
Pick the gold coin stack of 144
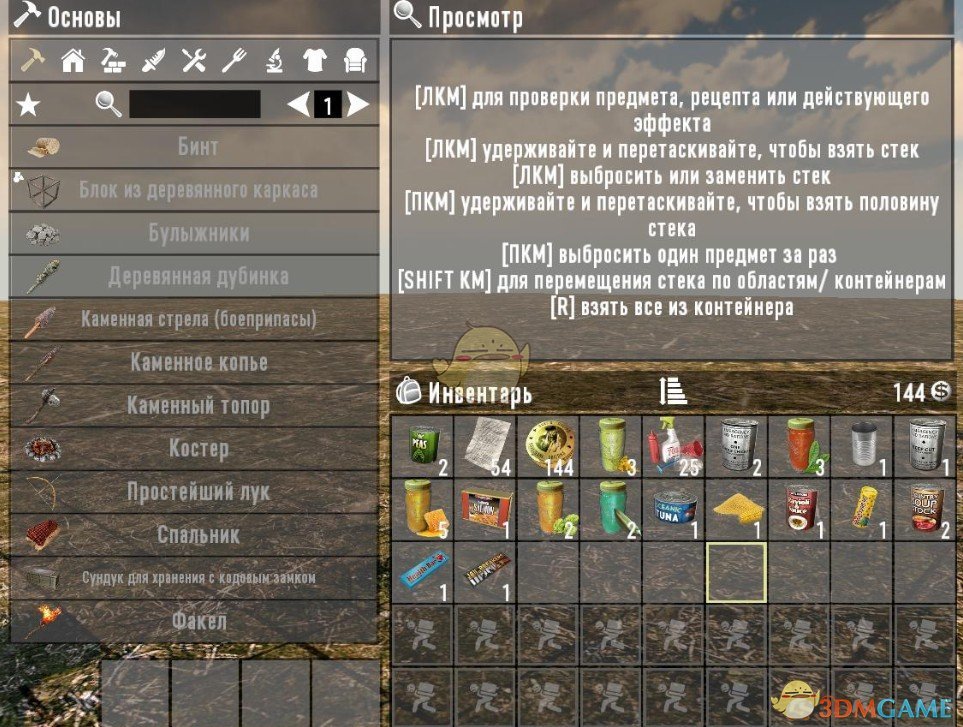[548, 445]
